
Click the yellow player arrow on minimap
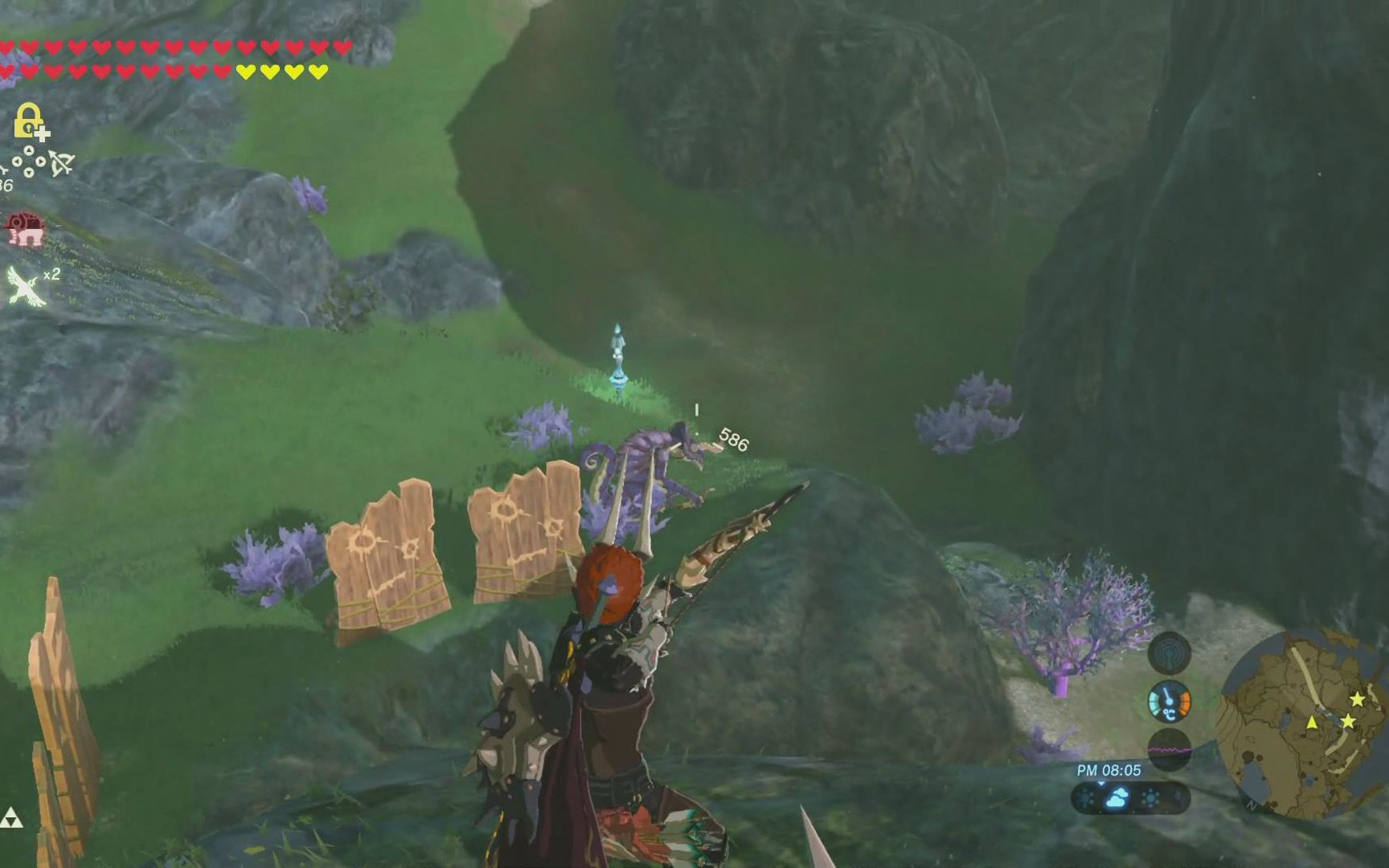click(x=1312, y=723)
